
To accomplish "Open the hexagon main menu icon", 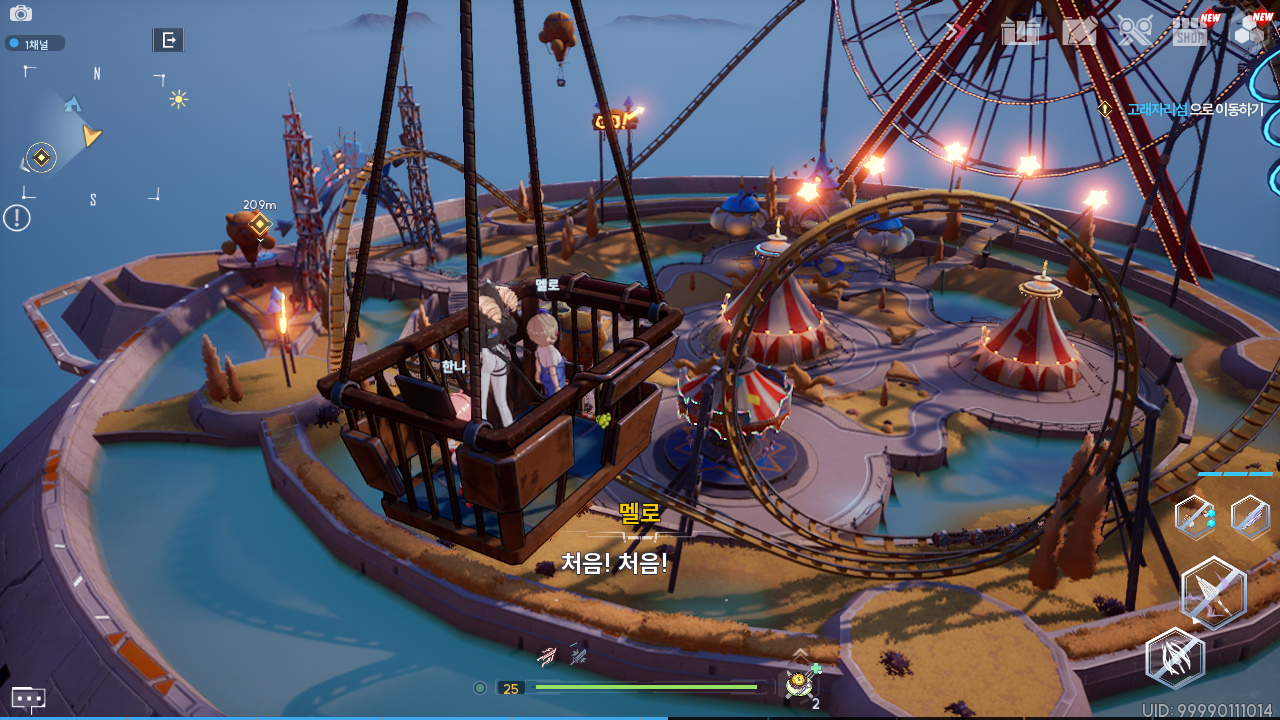I will pyautogui.click(x=1249, y=32).
